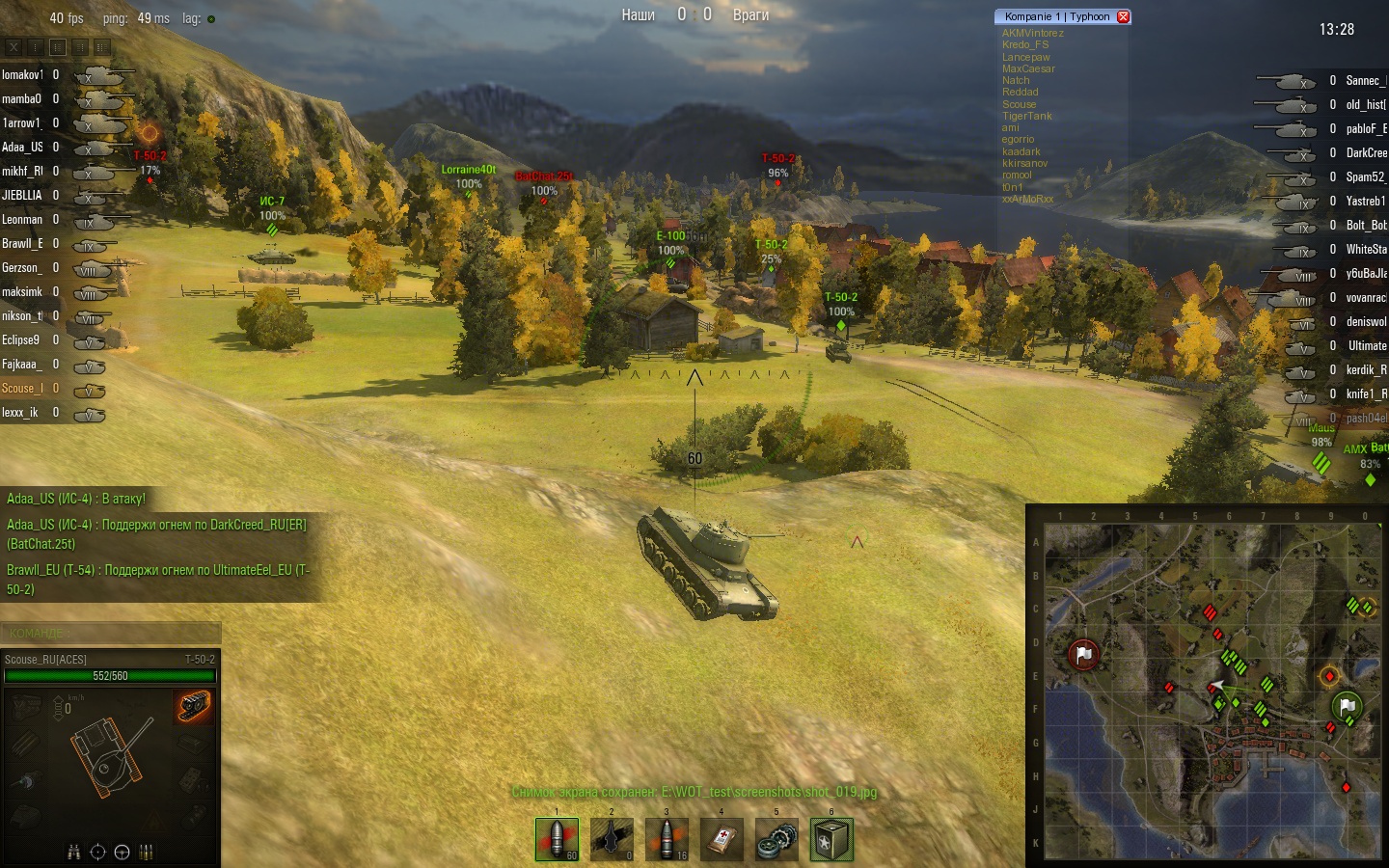Use the first aid kit consumable
Screen dimensions: 1389x868
pyautogui.click(x=722, y=839)
